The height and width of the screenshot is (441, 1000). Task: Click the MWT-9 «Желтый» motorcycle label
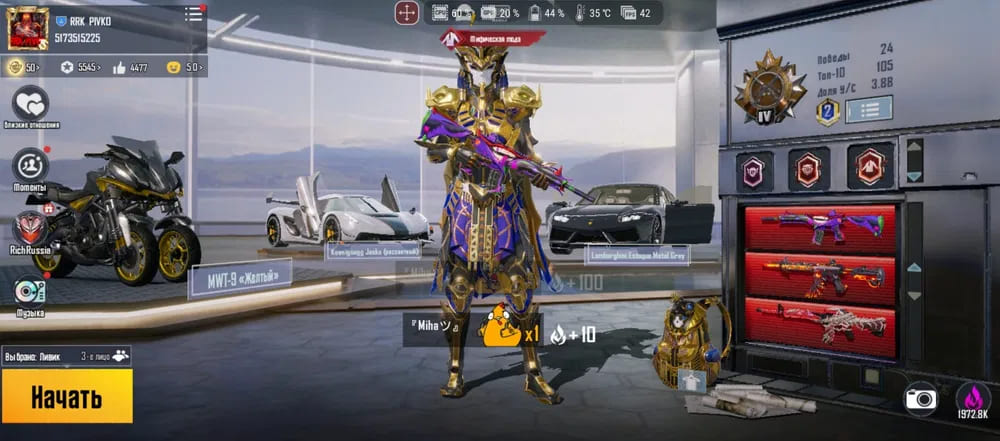(x=240, y=276)
